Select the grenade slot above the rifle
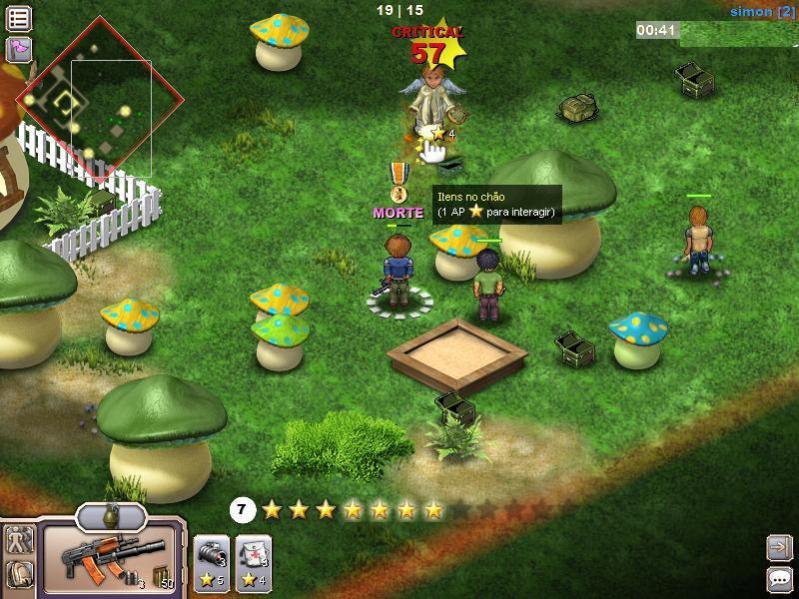Screen dimensions: 799x599 (111, 516)
